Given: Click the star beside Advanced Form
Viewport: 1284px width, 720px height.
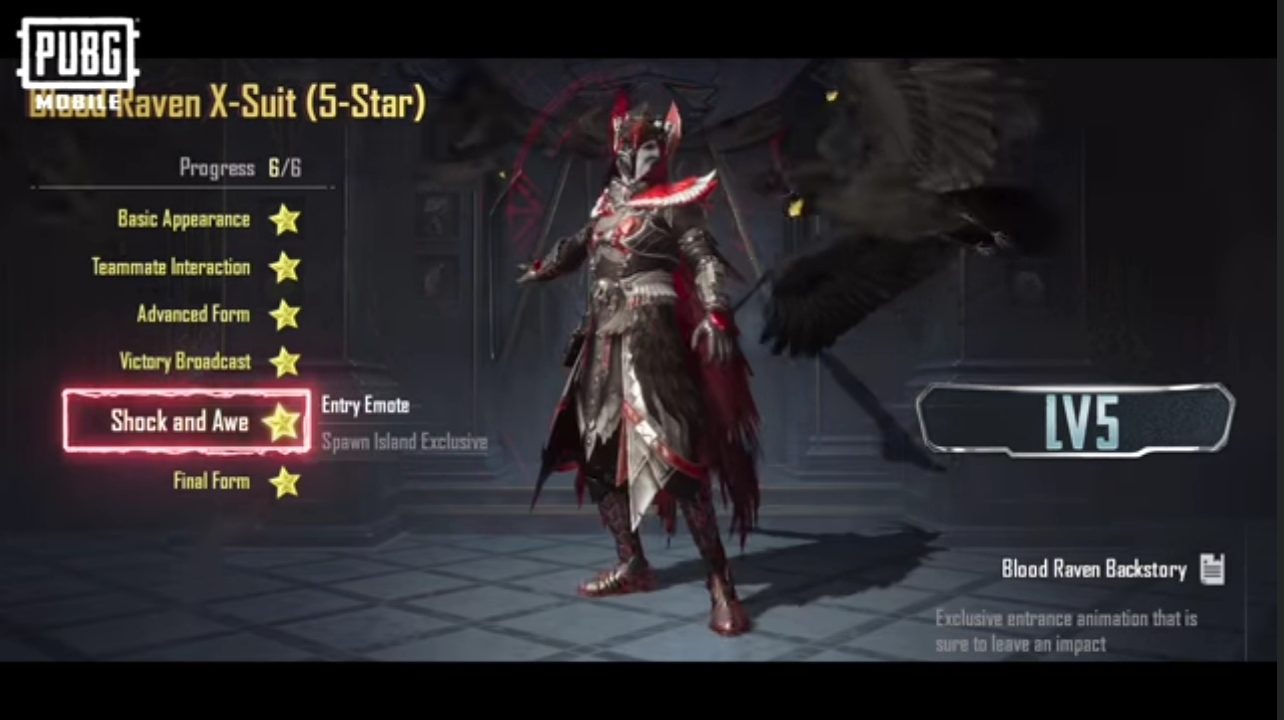Looking at the screenshot, I should tap(286, 314).
